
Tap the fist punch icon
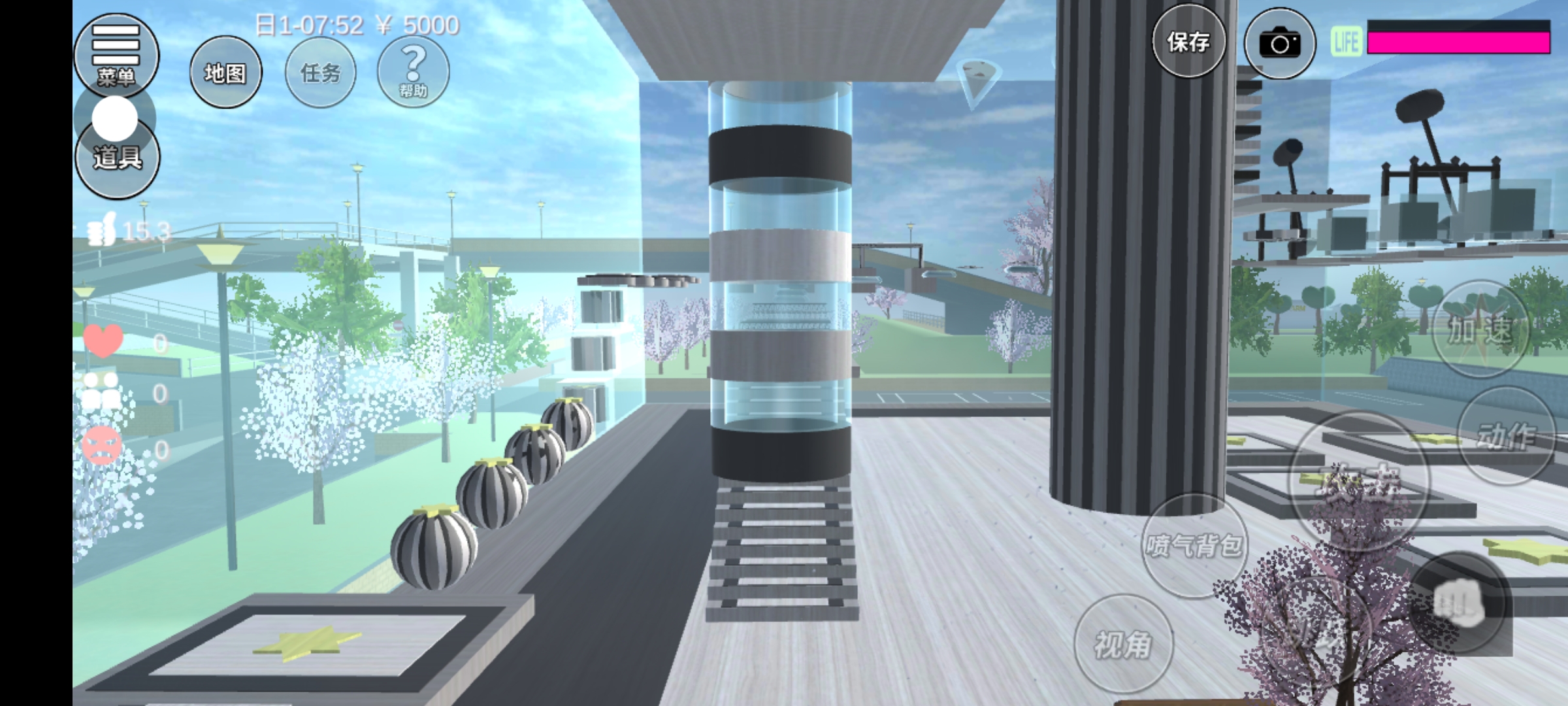pos(1458,603)
